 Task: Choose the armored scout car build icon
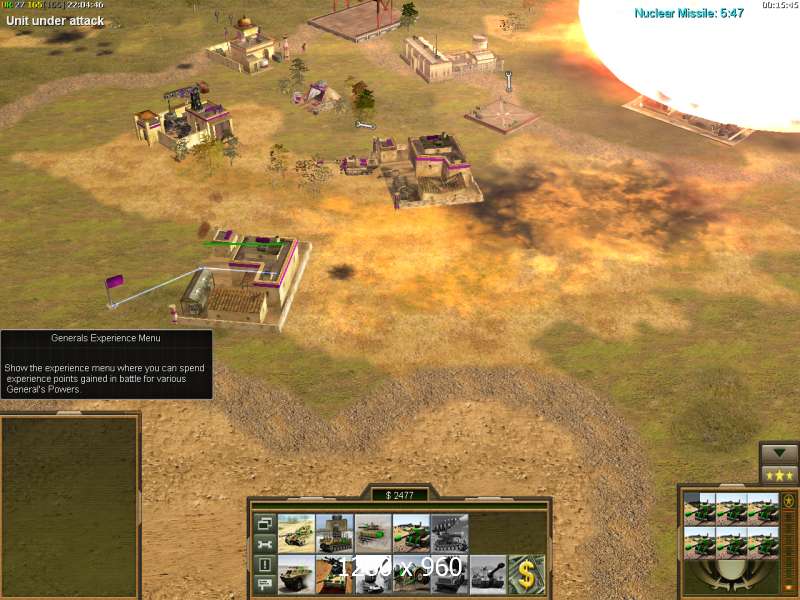tap(296, 574)
